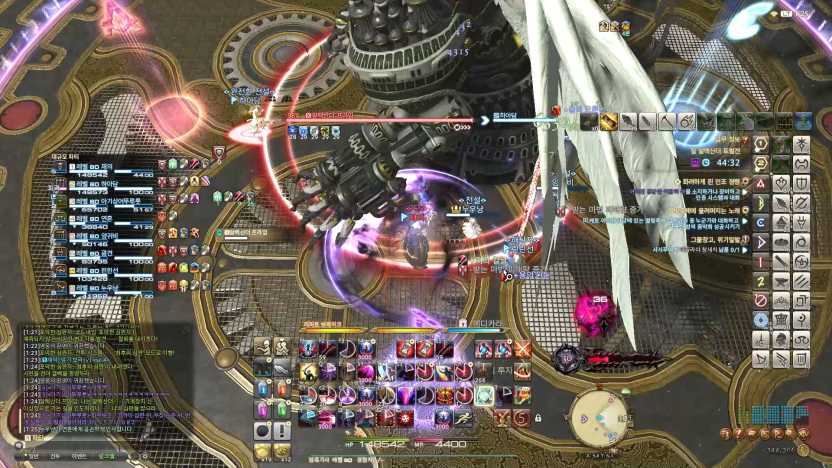Place the purple D waymark
This screenshot has width=832, height=468.
click(762, 241)
